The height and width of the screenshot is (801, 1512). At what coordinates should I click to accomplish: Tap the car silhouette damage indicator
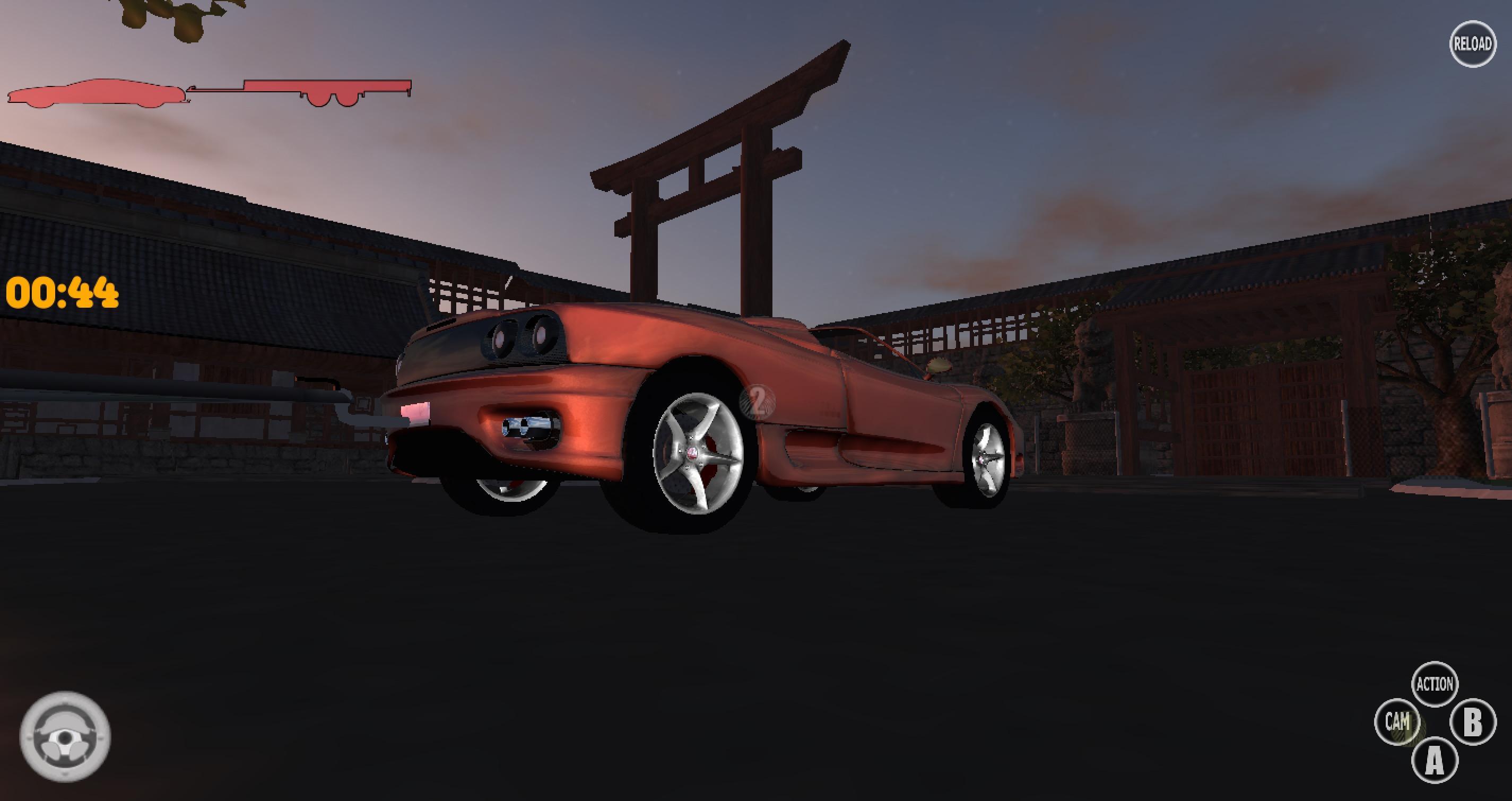97,94
